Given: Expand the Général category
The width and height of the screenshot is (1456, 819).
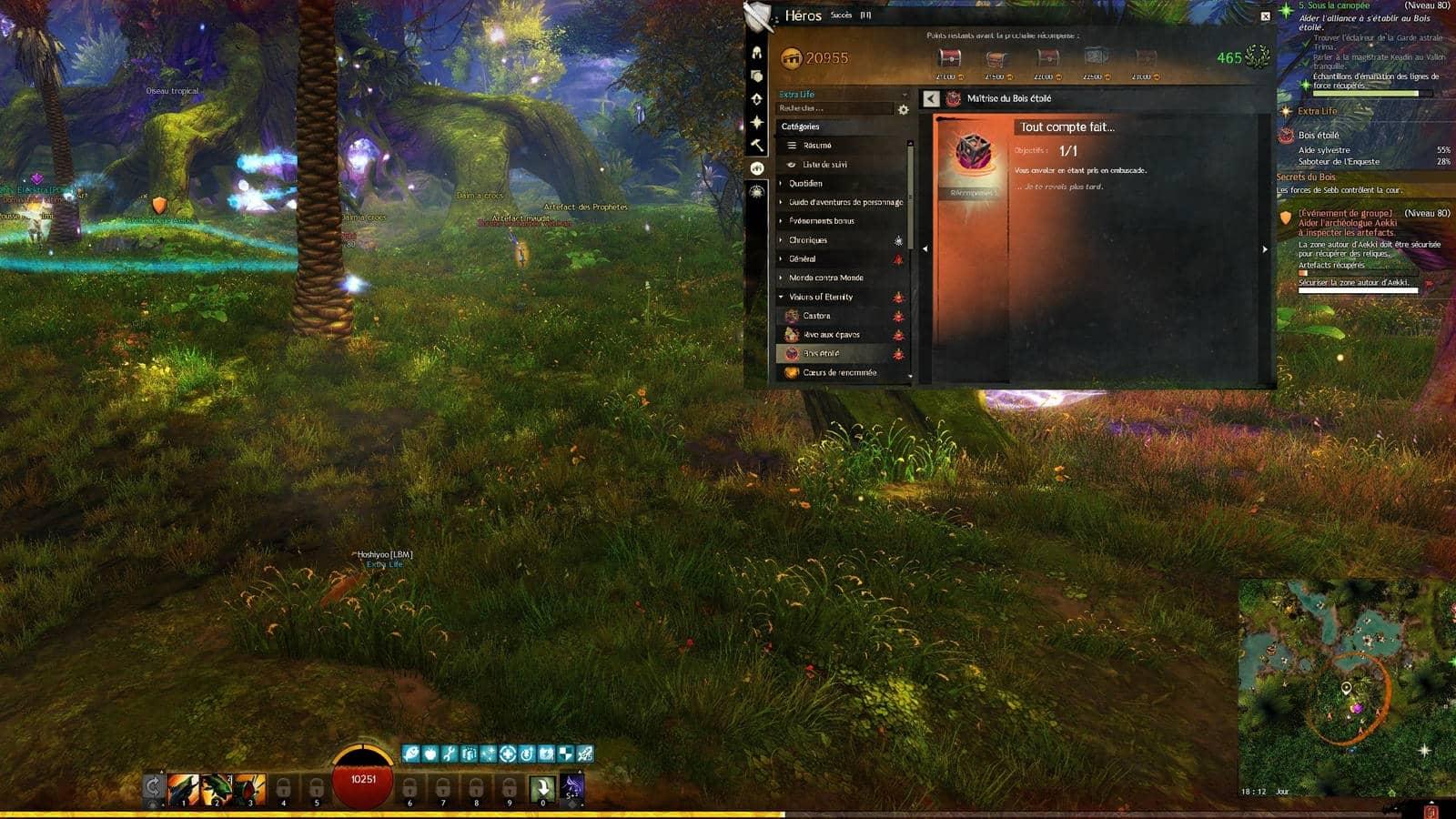Looking at the screenshot, I should tap(802, 259).
